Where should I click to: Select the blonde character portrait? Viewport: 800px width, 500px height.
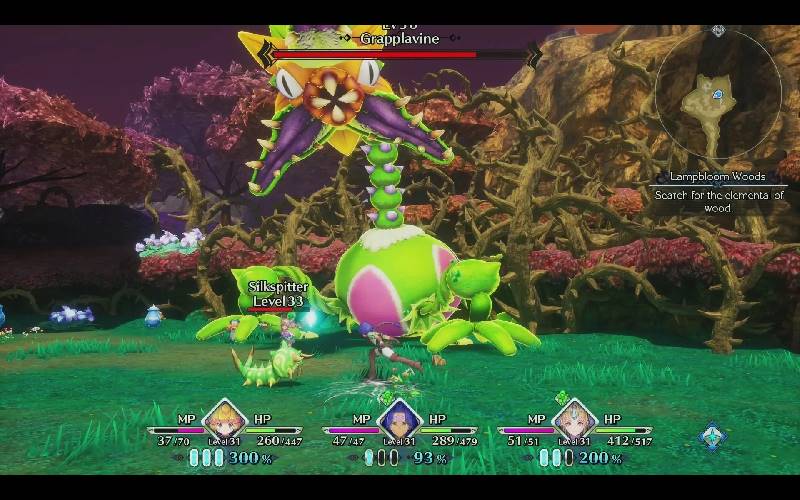pos(224,423)
